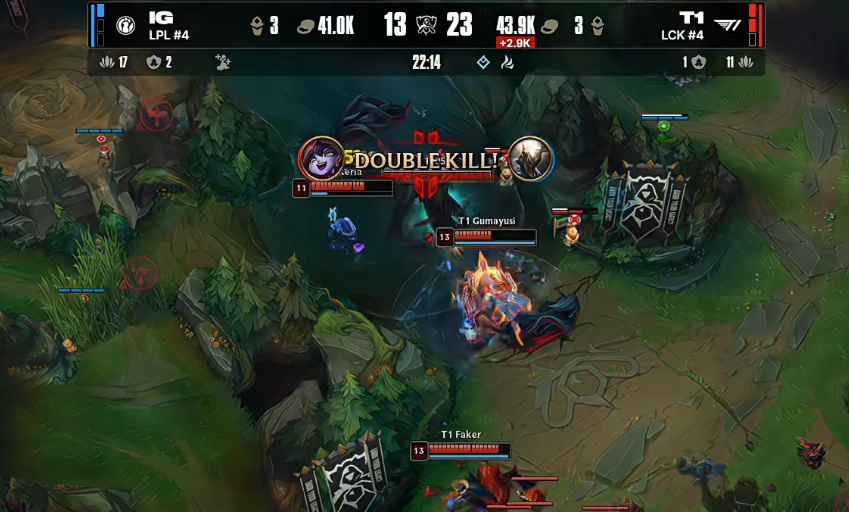This screenshot has height=512, width=849.
Task: Click the blue diamond drake icon beside timer
Action: point(484,62)
